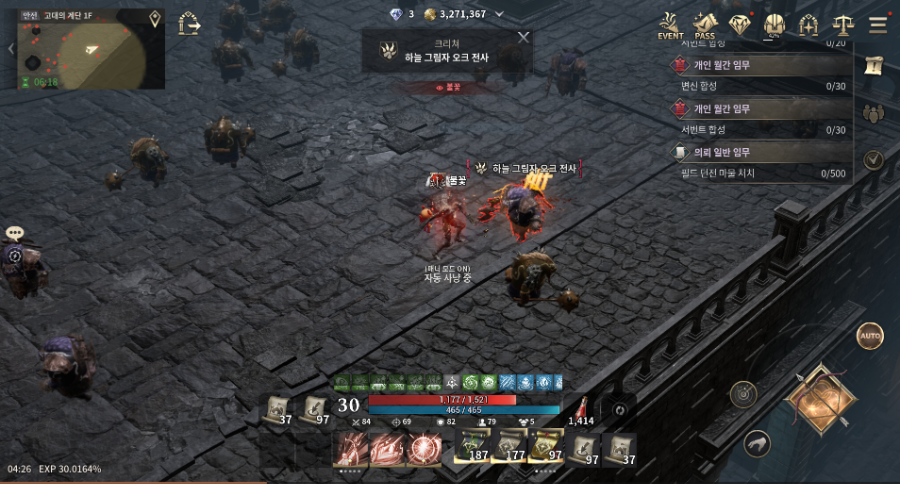Viewport: 900px width, 484px height.
Task: Activate the glowing red orb skill
Action: (424, 450)
